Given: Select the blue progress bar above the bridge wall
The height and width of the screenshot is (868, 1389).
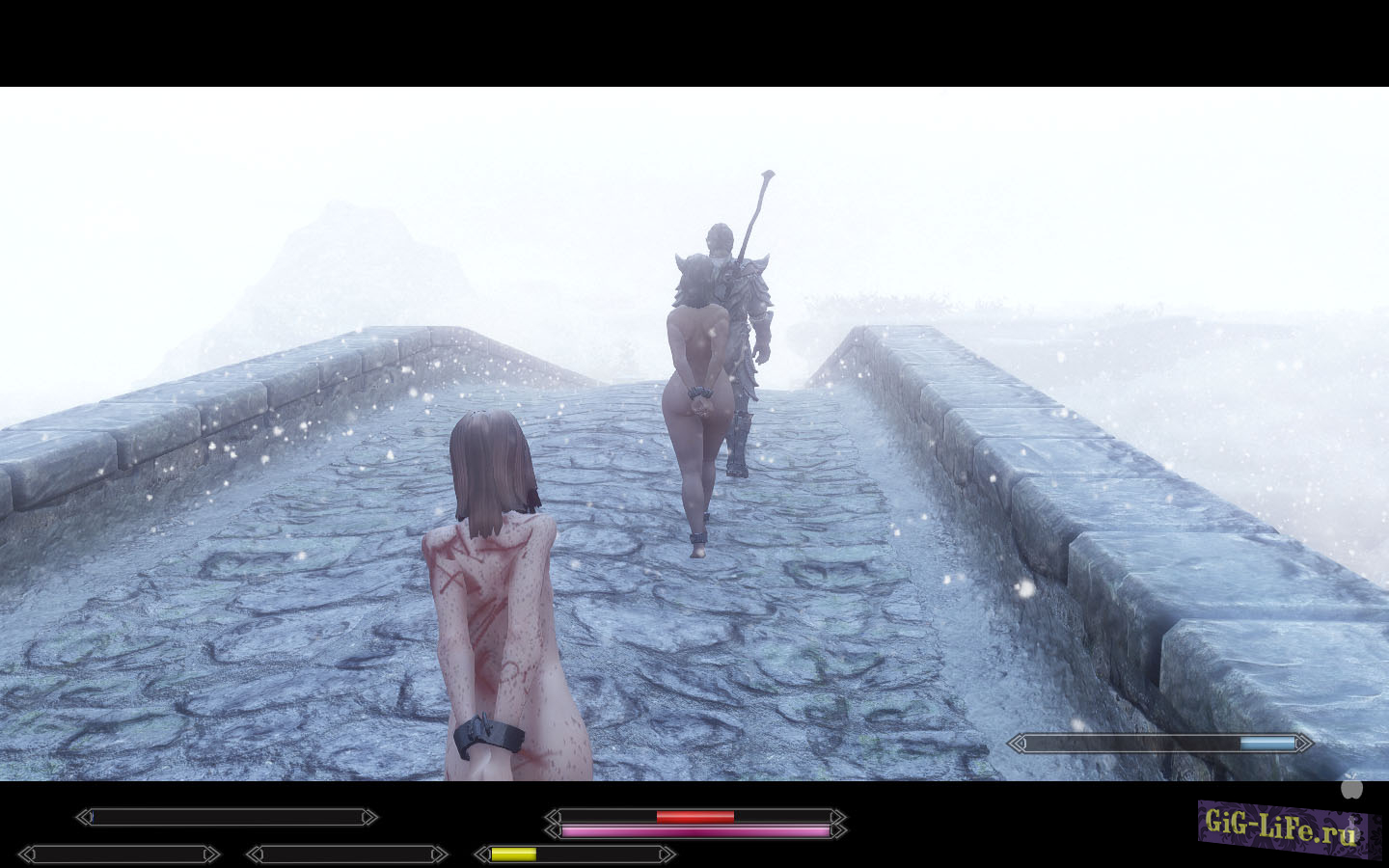Looking at the screenshot, I should (x=1157, y=744).
